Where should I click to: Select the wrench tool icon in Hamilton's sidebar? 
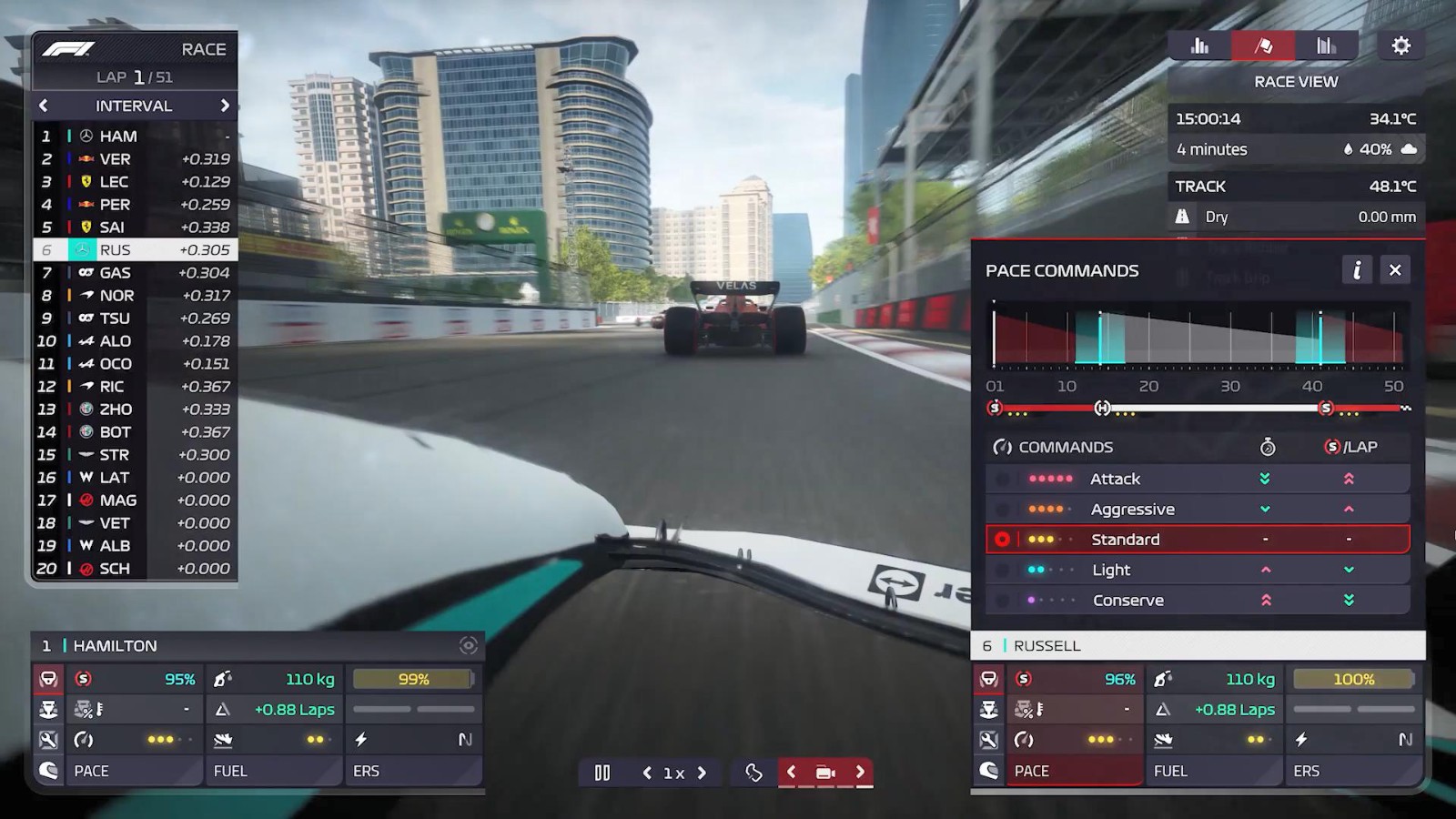[48, 740]
